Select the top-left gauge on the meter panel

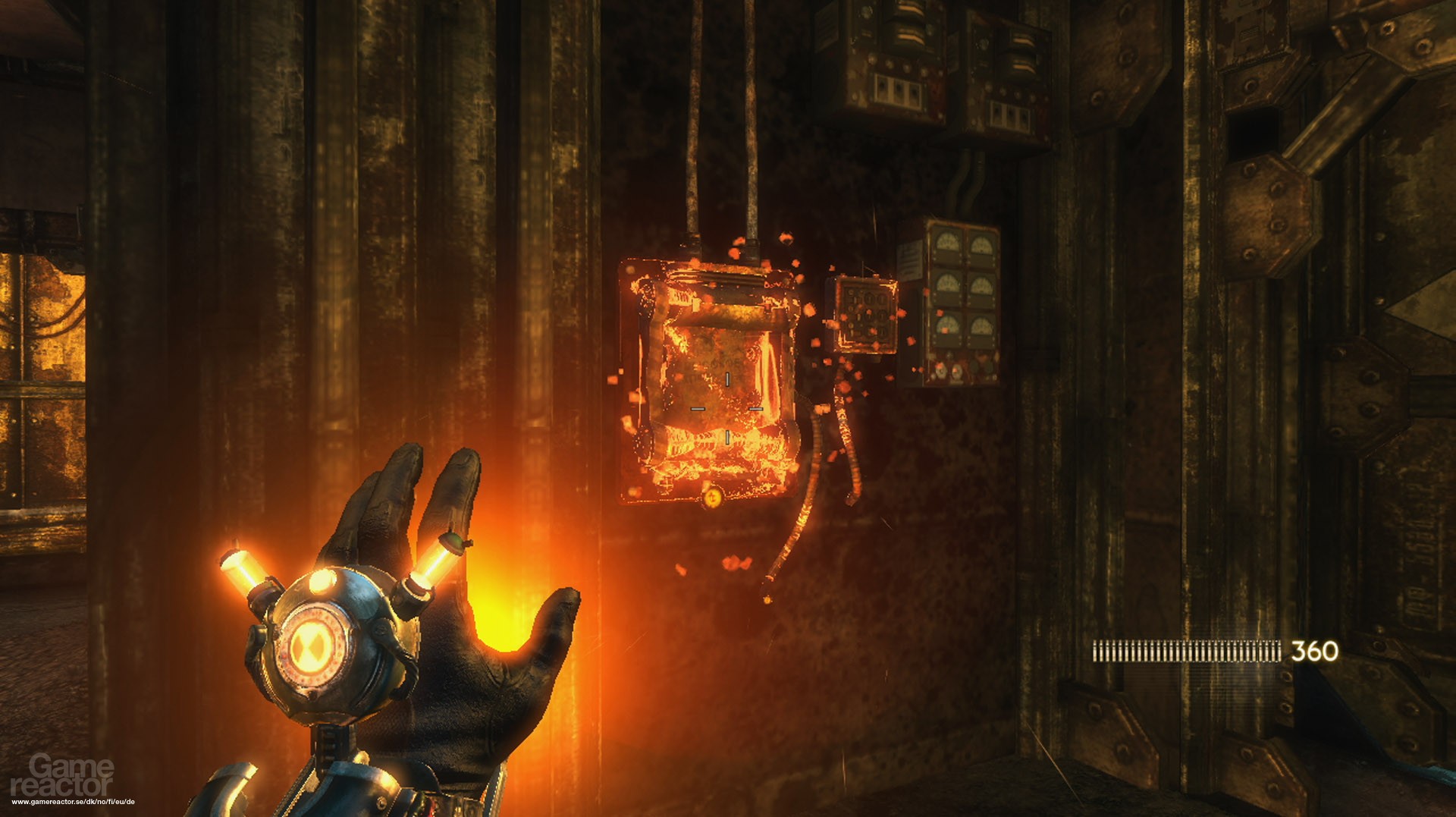(x=948, y=243)
